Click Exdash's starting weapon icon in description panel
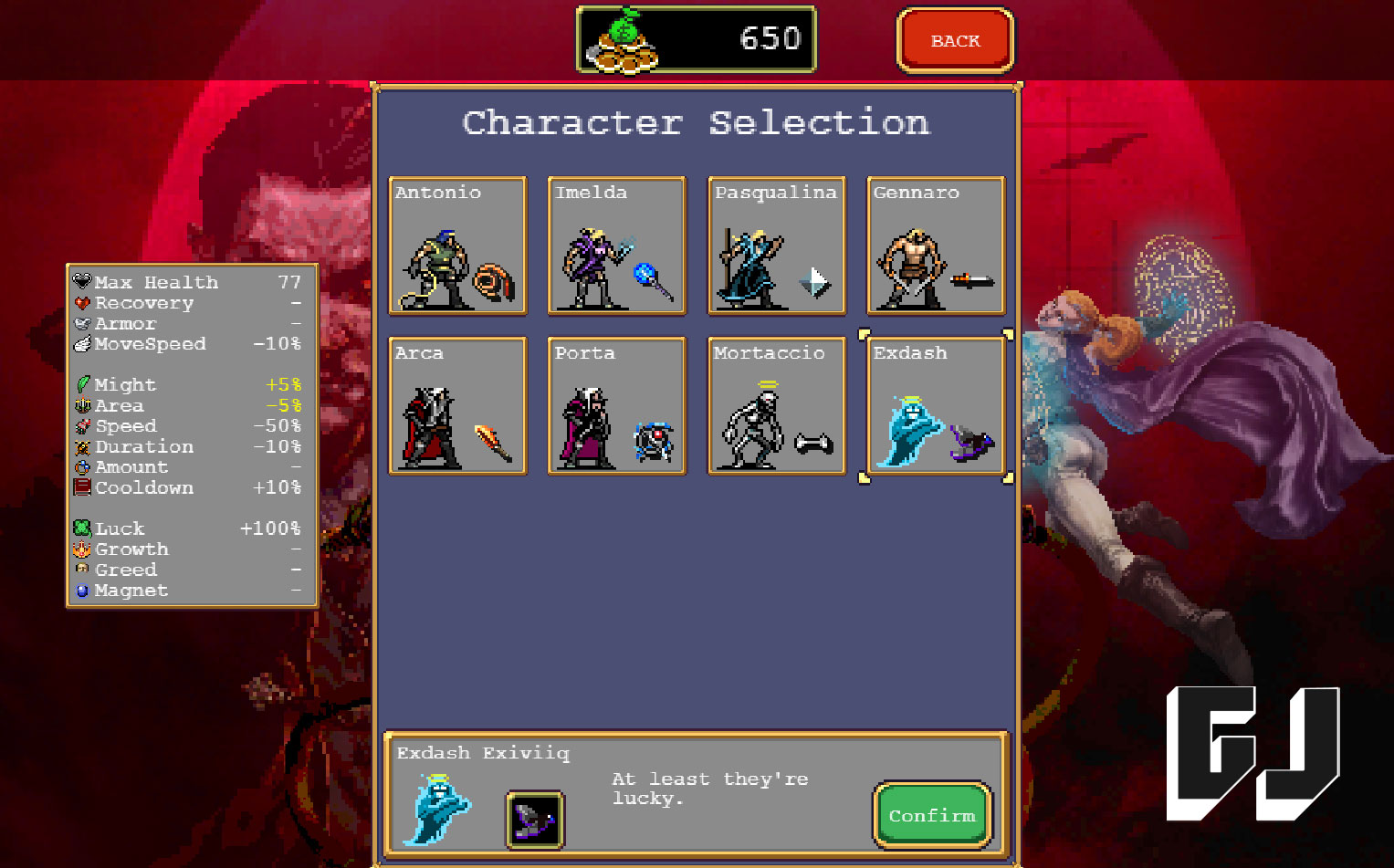Image resolution: width=1394 pixels, height=868 pixels. 535,819
